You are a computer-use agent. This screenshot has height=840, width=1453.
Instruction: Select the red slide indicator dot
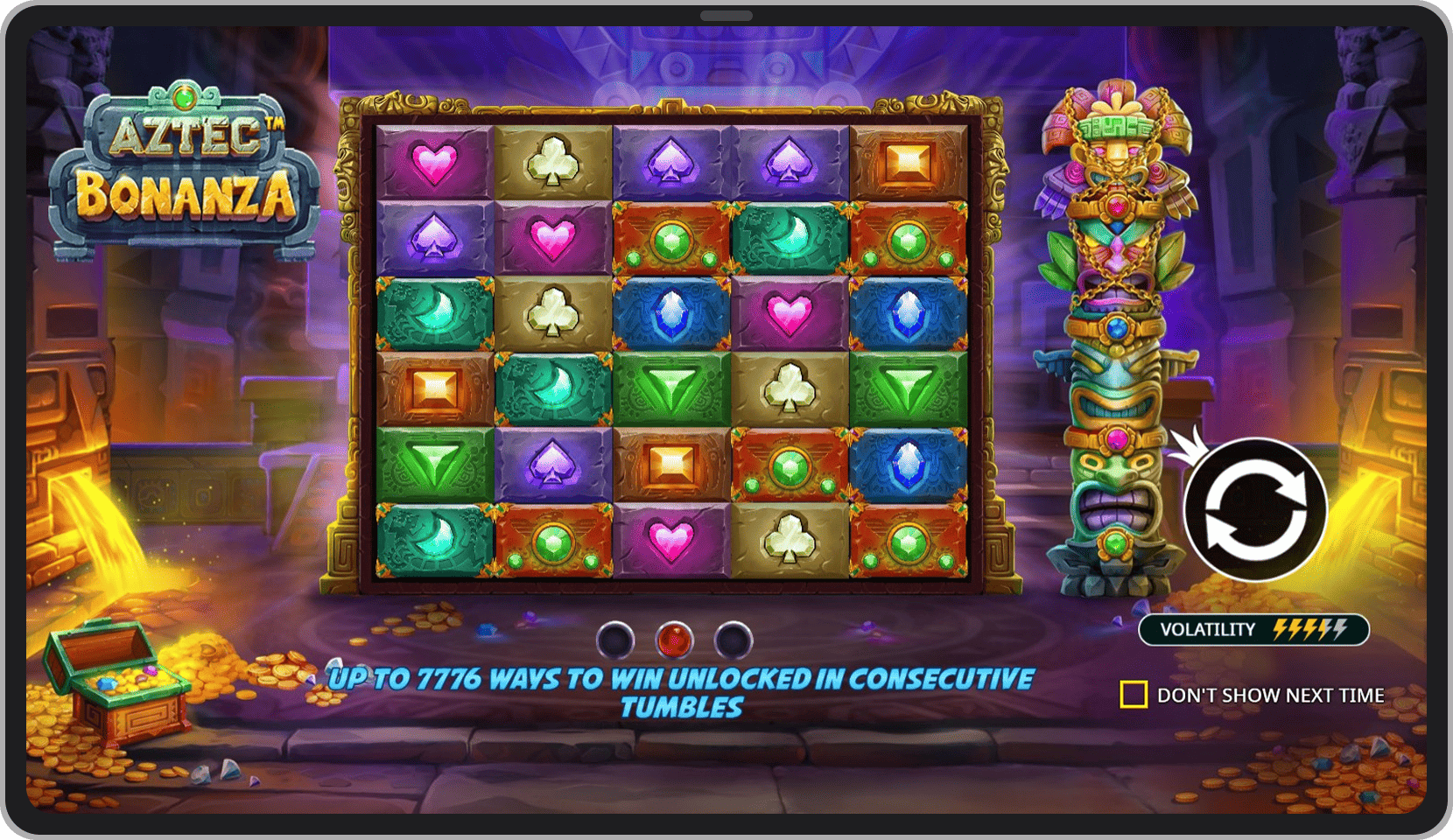[x=674, y=640]
